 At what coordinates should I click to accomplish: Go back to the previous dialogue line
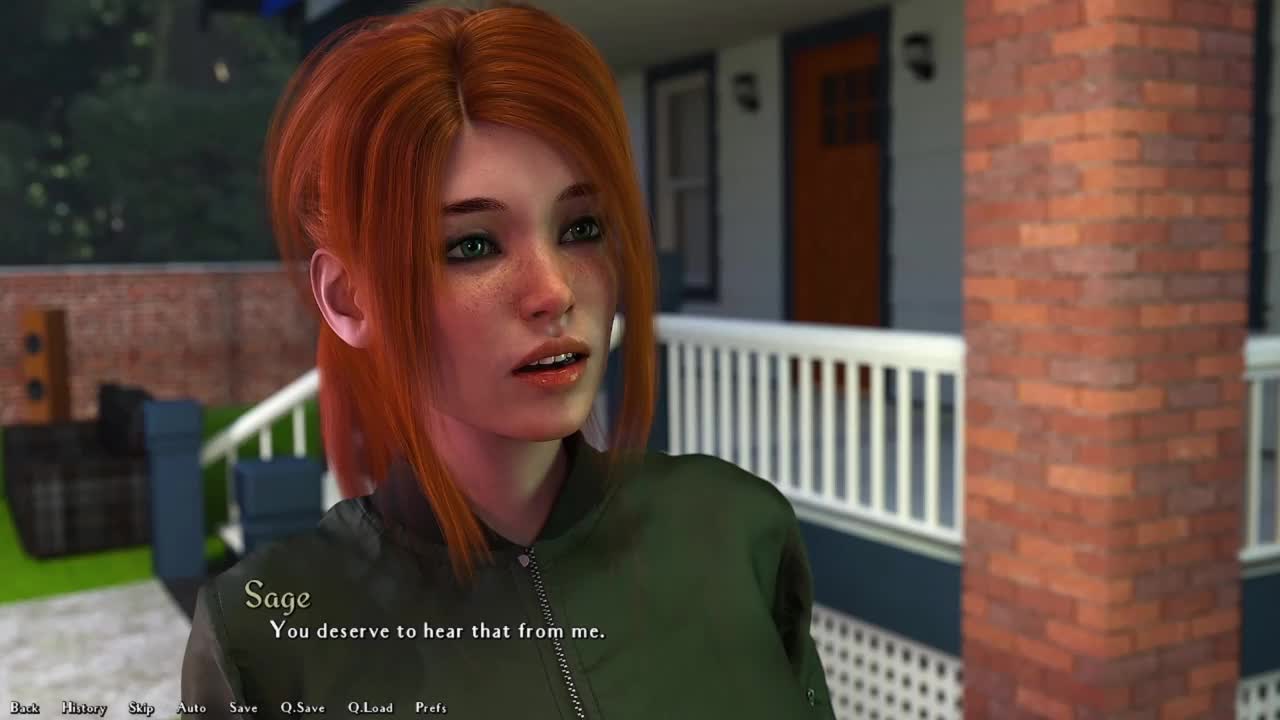click(x=25, y=708)
